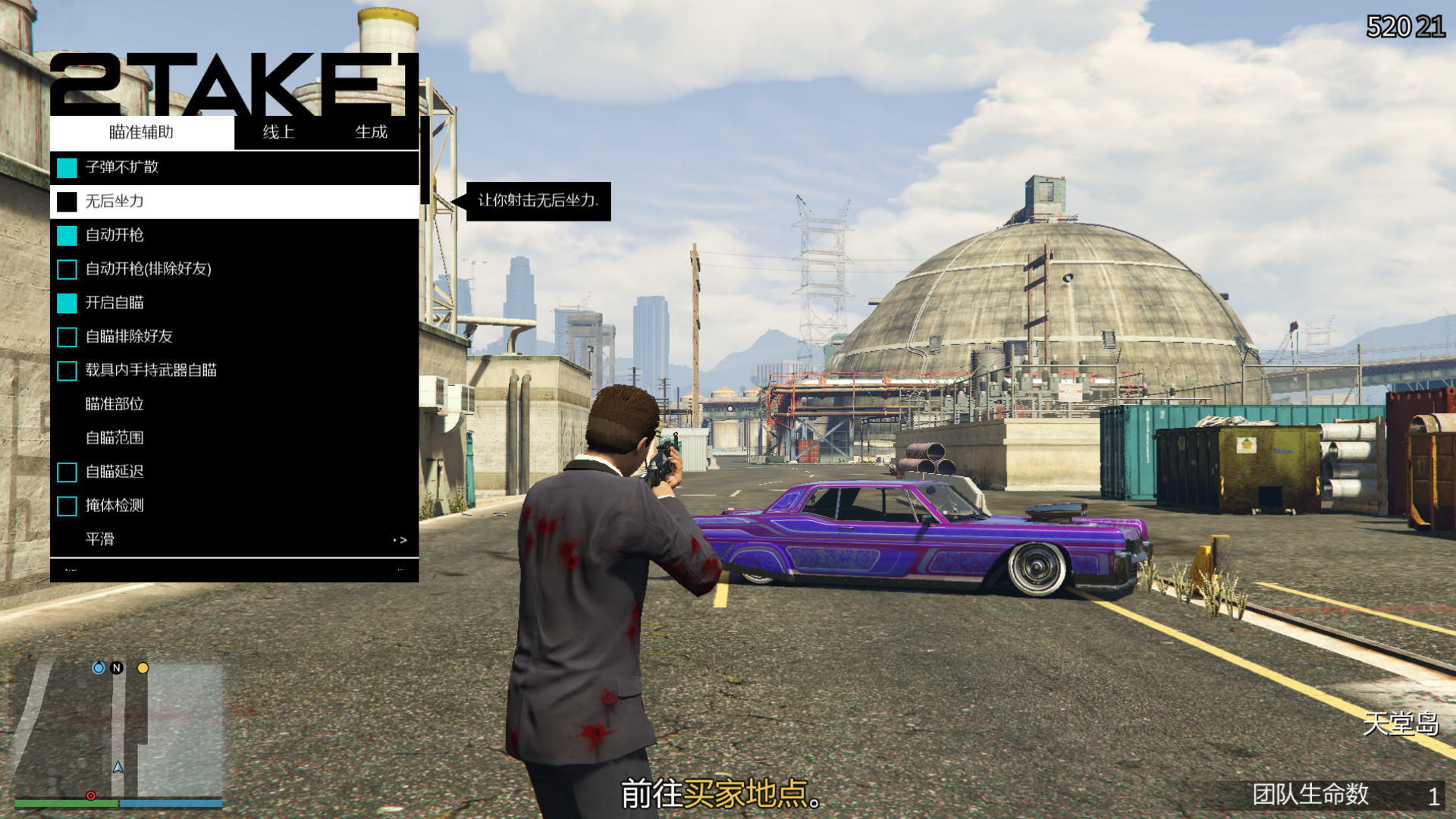Toggle 自动开枪 off

115,235
